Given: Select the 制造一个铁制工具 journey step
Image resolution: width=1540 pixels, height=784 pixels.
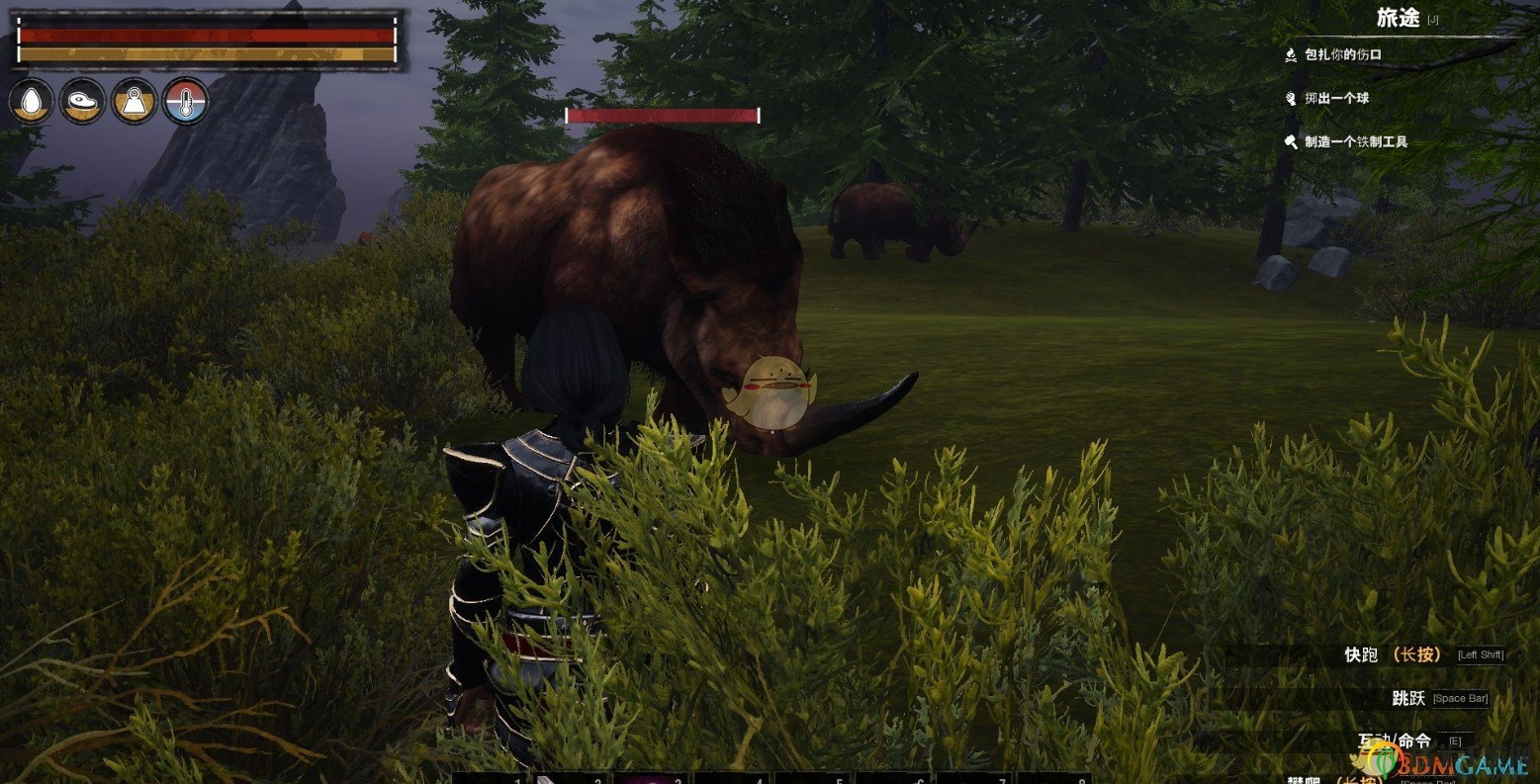Looking at the screenshot, I should [1354, 141].
